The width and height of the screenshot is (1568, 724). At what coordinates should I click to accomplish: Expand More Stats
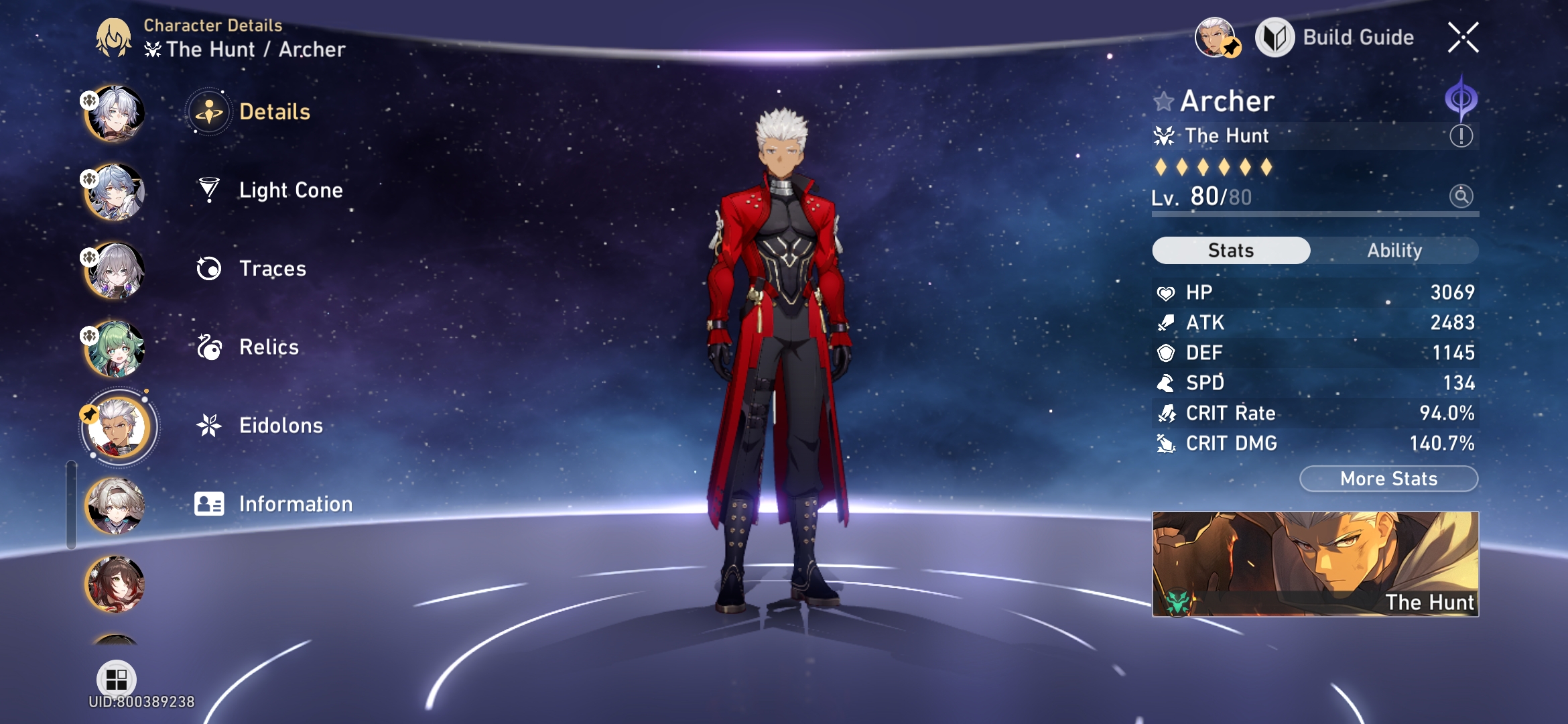pos(1388,478)
